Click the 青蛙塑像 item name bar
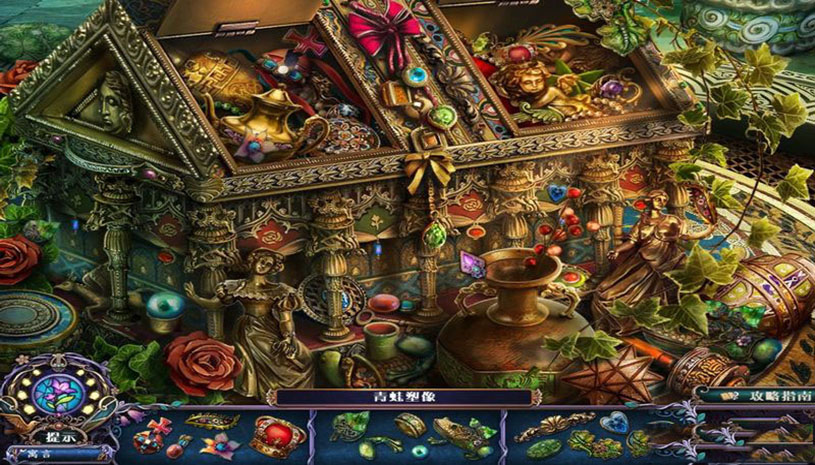Screen dimensions: 815x465 click(x=404, y=397)
